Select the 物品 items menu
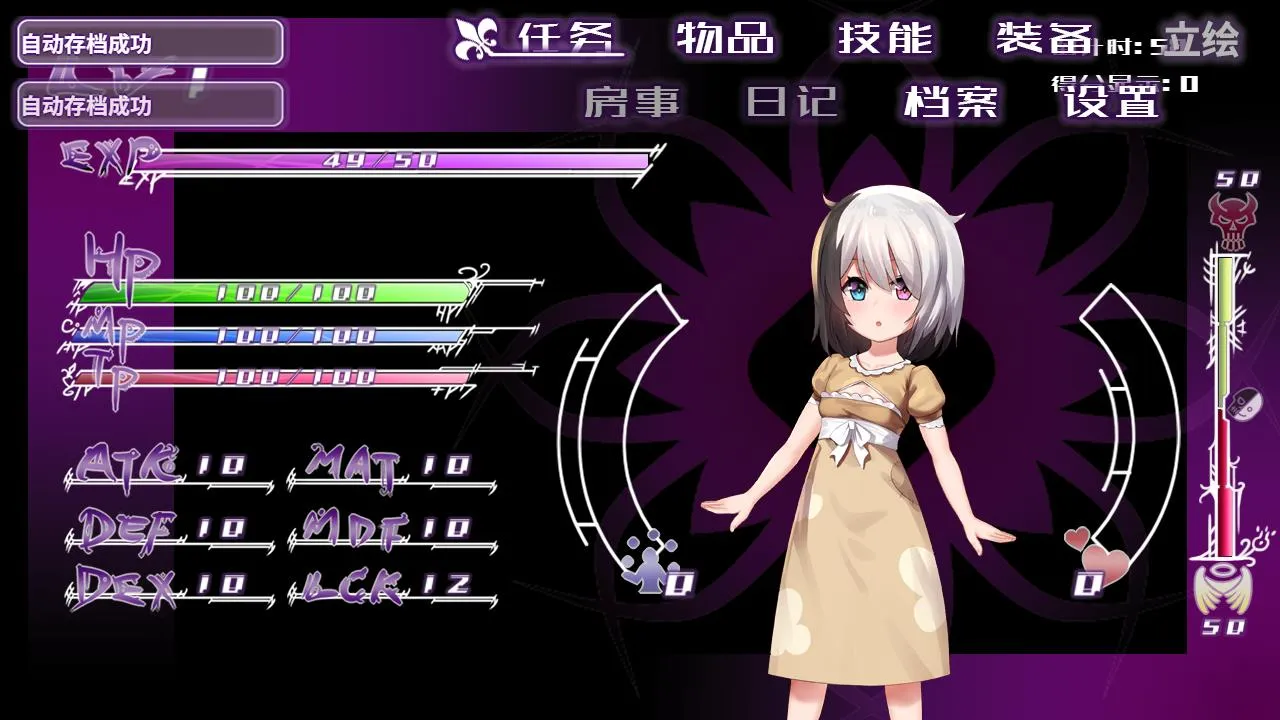Image resolution: width=1280 pixels, height=720 pixels. (x=725, y=38)
